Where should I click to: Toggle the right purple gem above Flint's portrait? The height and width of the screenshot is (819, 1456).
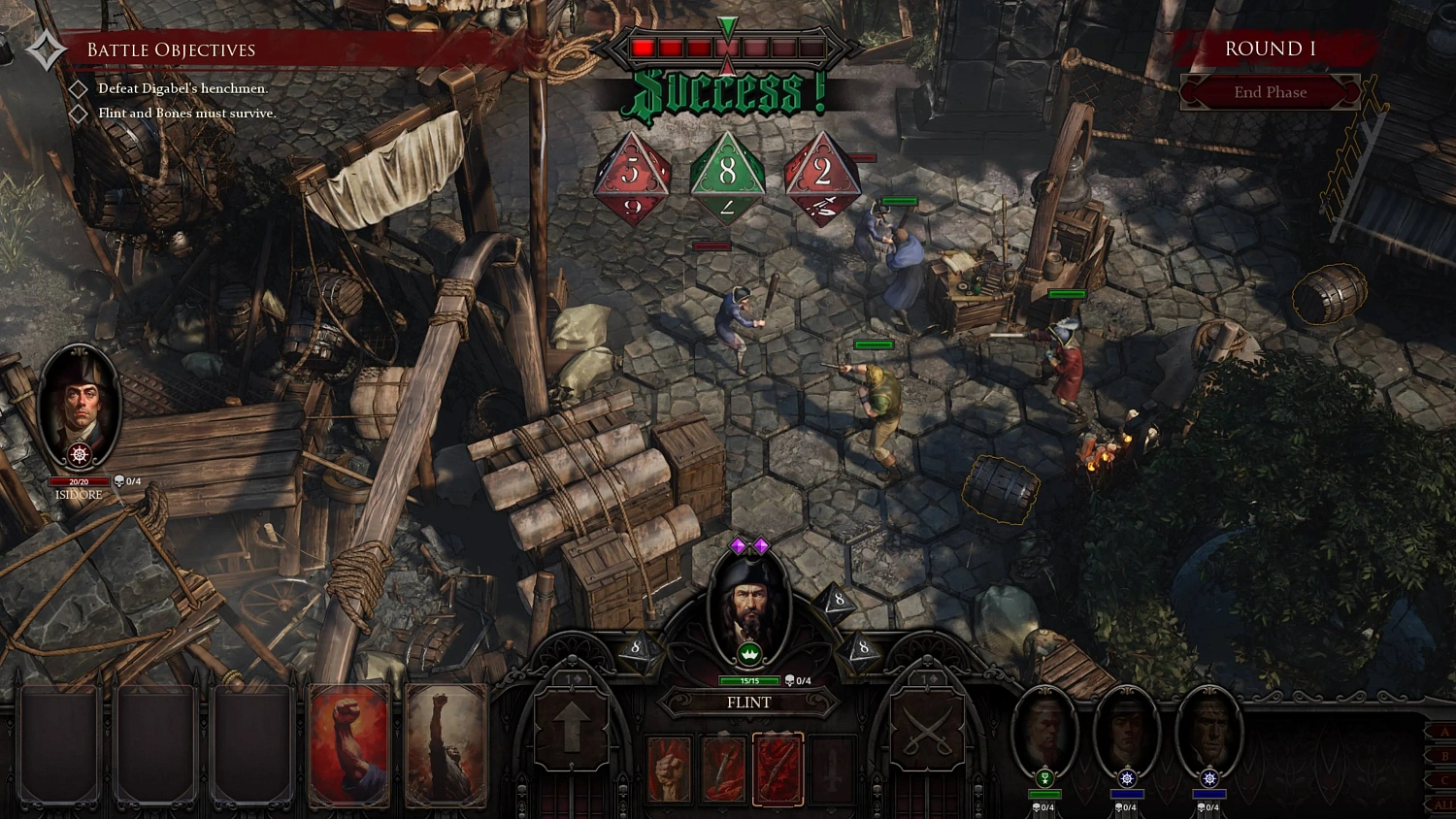(760, 545)
